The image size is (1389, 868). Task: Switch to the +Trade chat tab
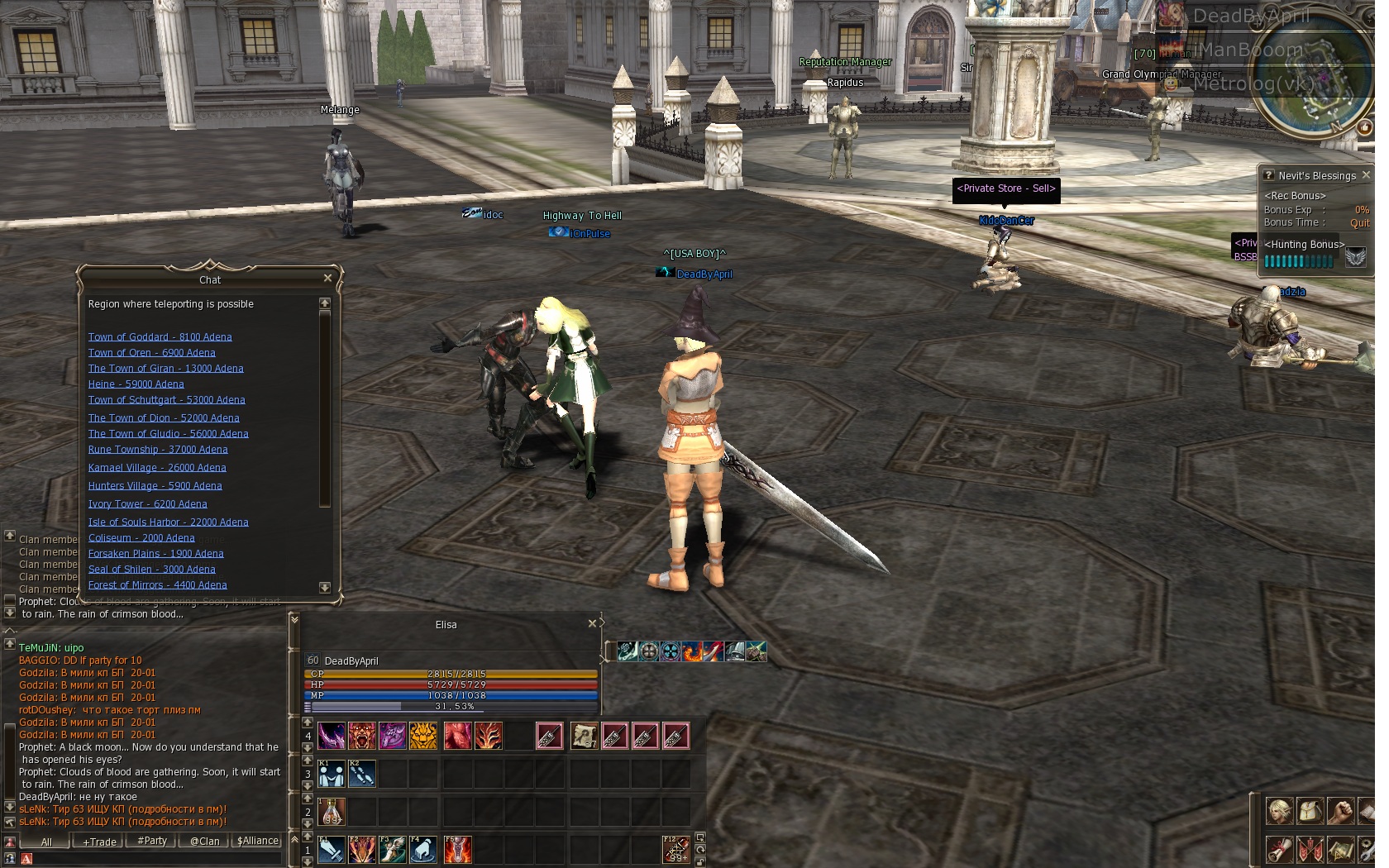pos(99,842)
